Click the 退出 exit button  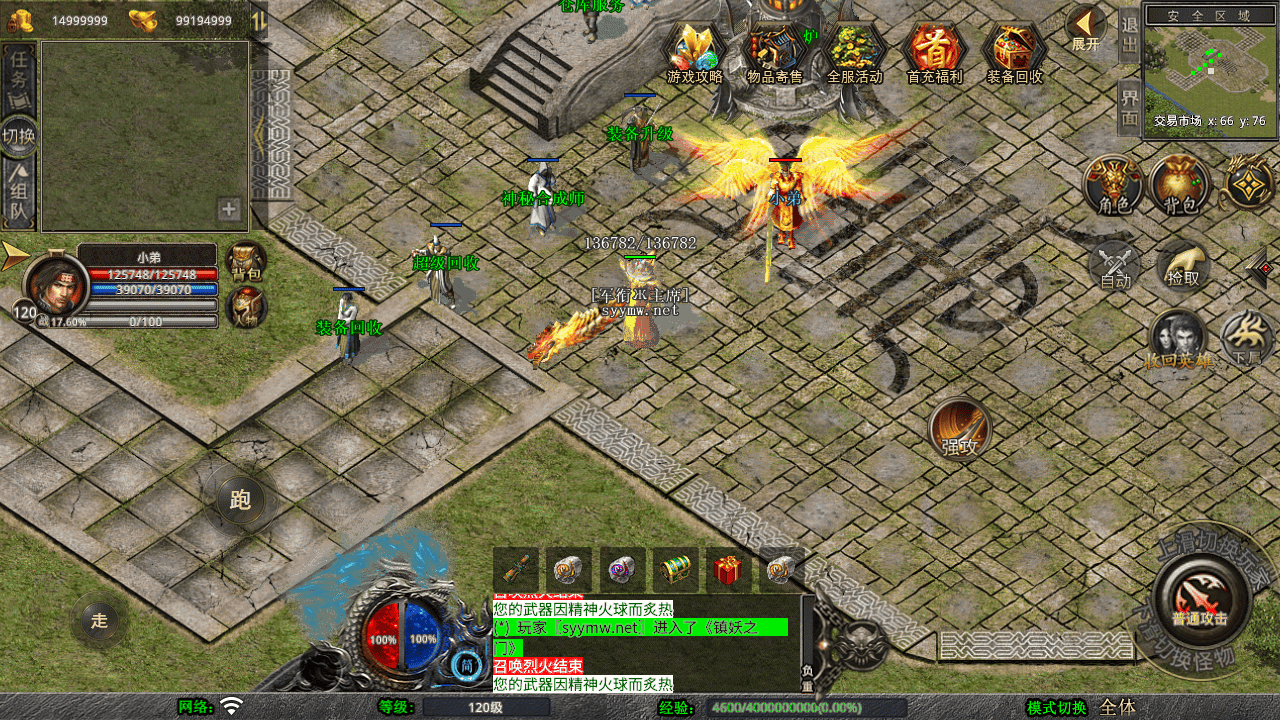[1129, 36]
